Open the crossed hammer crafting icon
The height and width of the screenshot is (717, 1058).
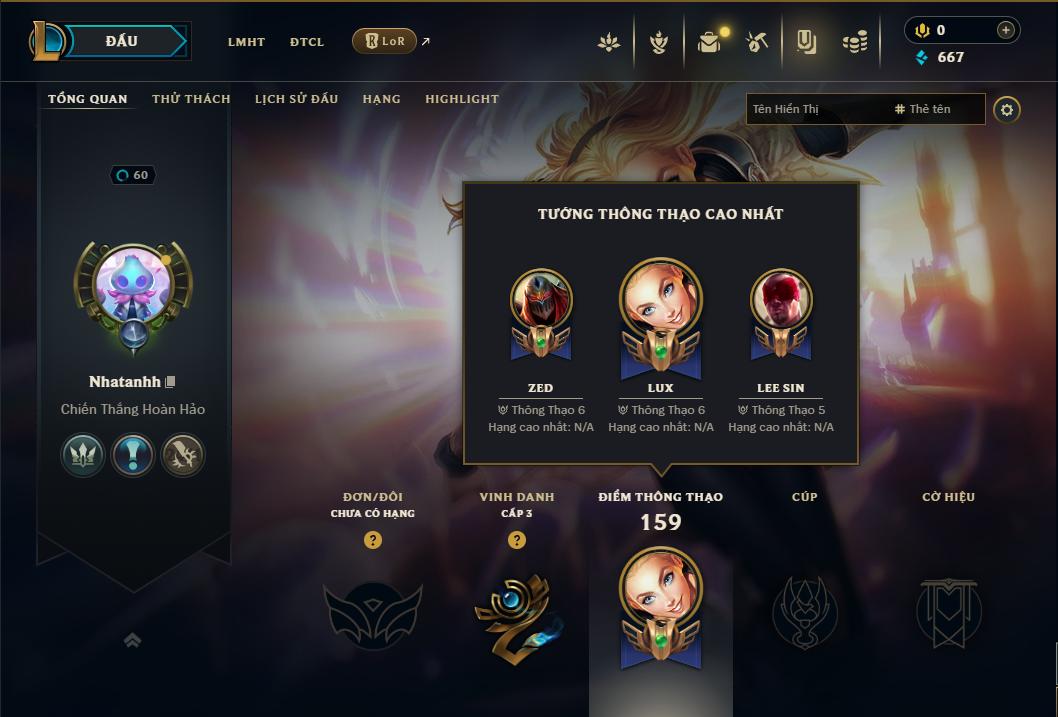757,42
